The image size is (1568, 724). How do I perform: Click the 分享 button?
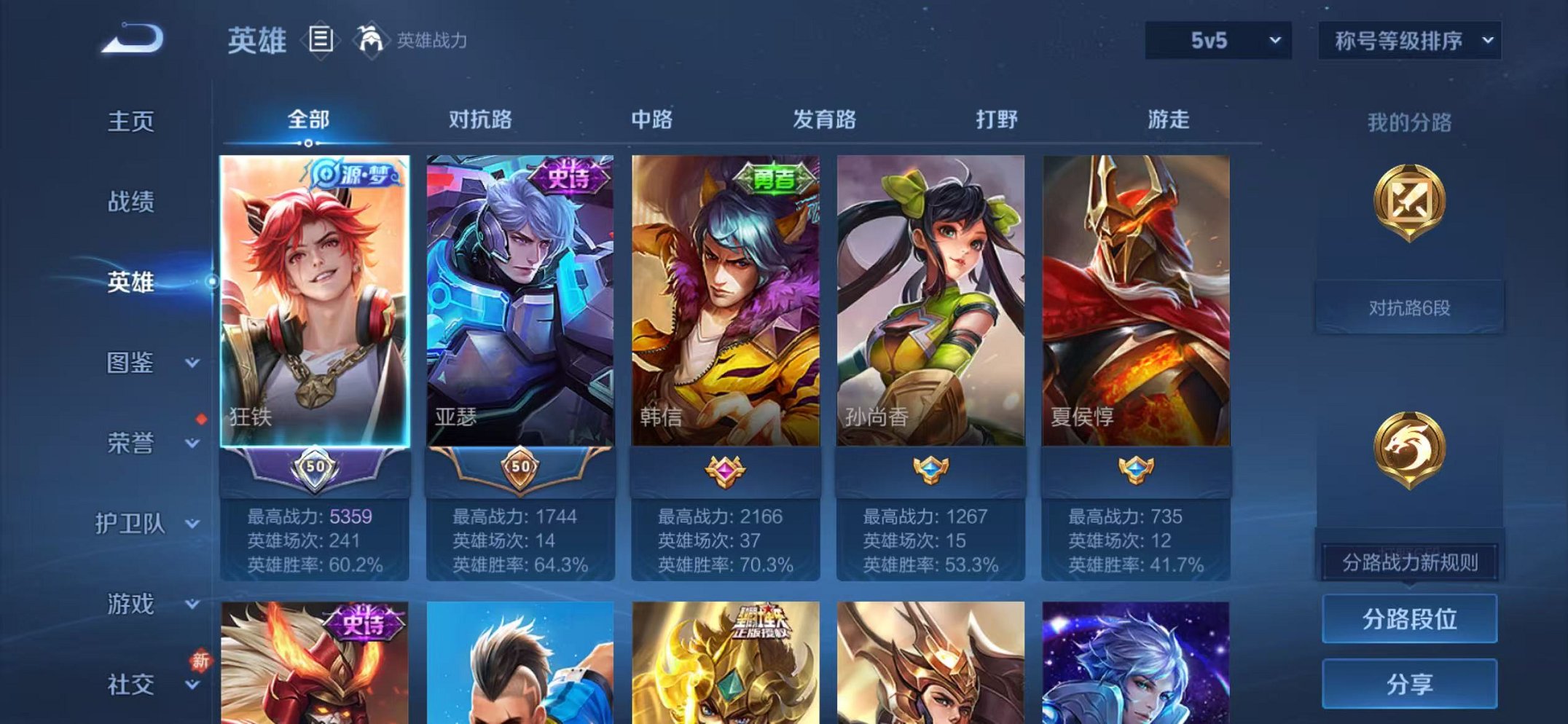[1409, 685]
